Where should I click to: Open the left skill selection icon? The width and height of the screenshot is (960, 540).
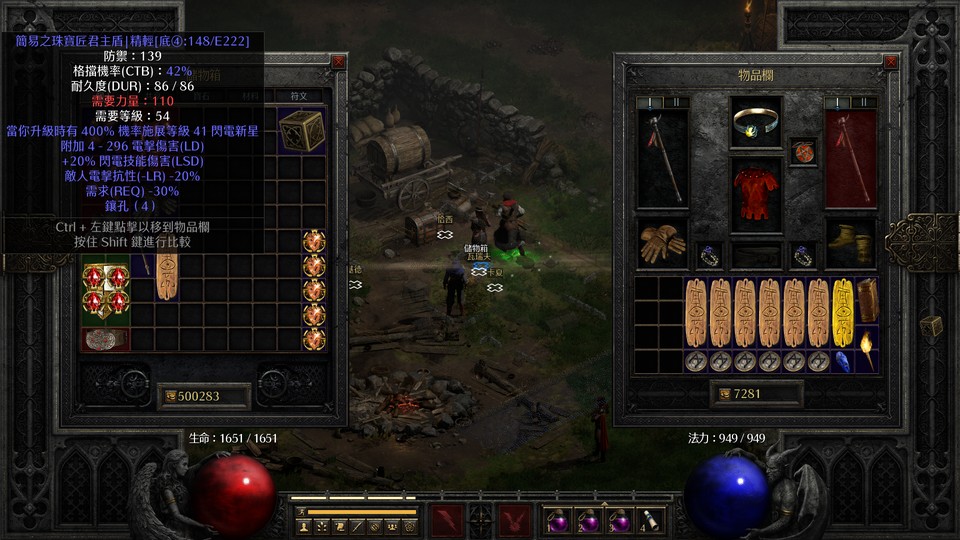(446, 519)
